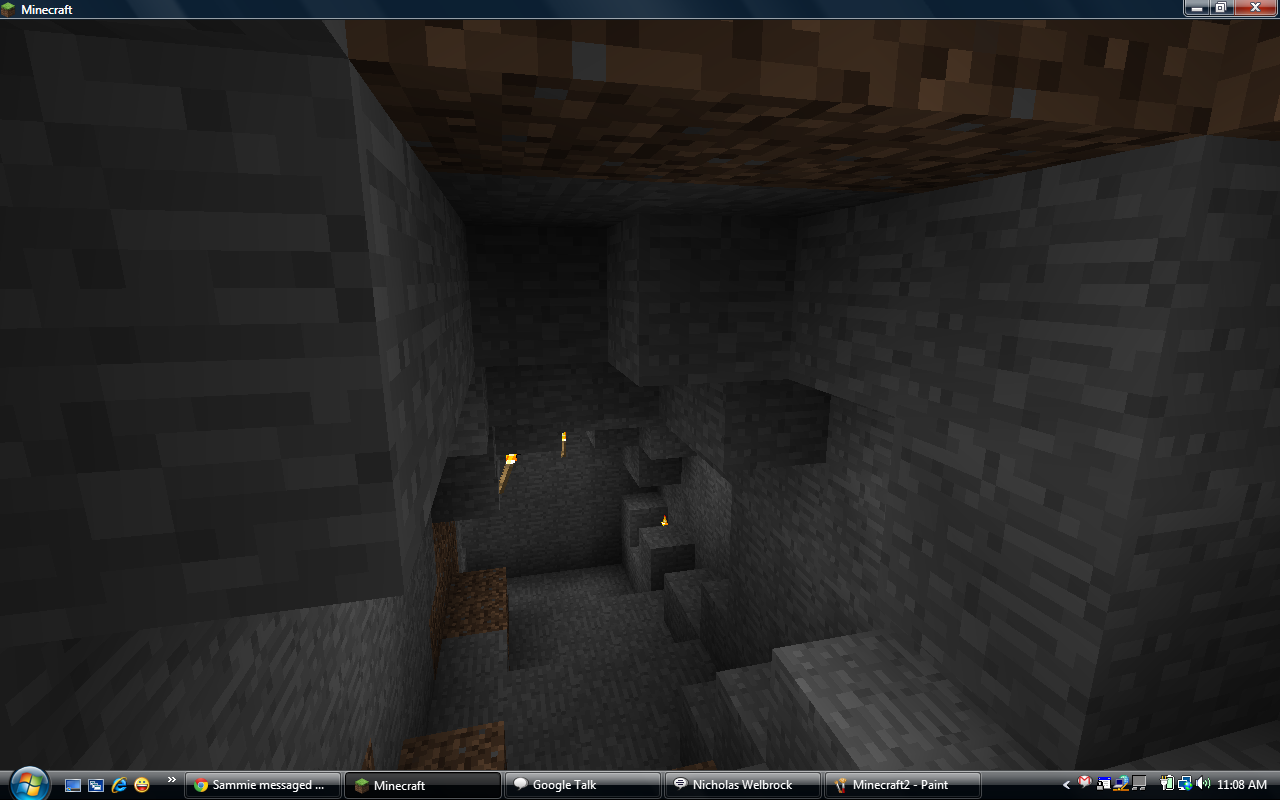Image resolution: width=1280 pixels, height=800 pixels.
Task: Switch to the Minecraft2 - Paint window
Action: (900, 784)
